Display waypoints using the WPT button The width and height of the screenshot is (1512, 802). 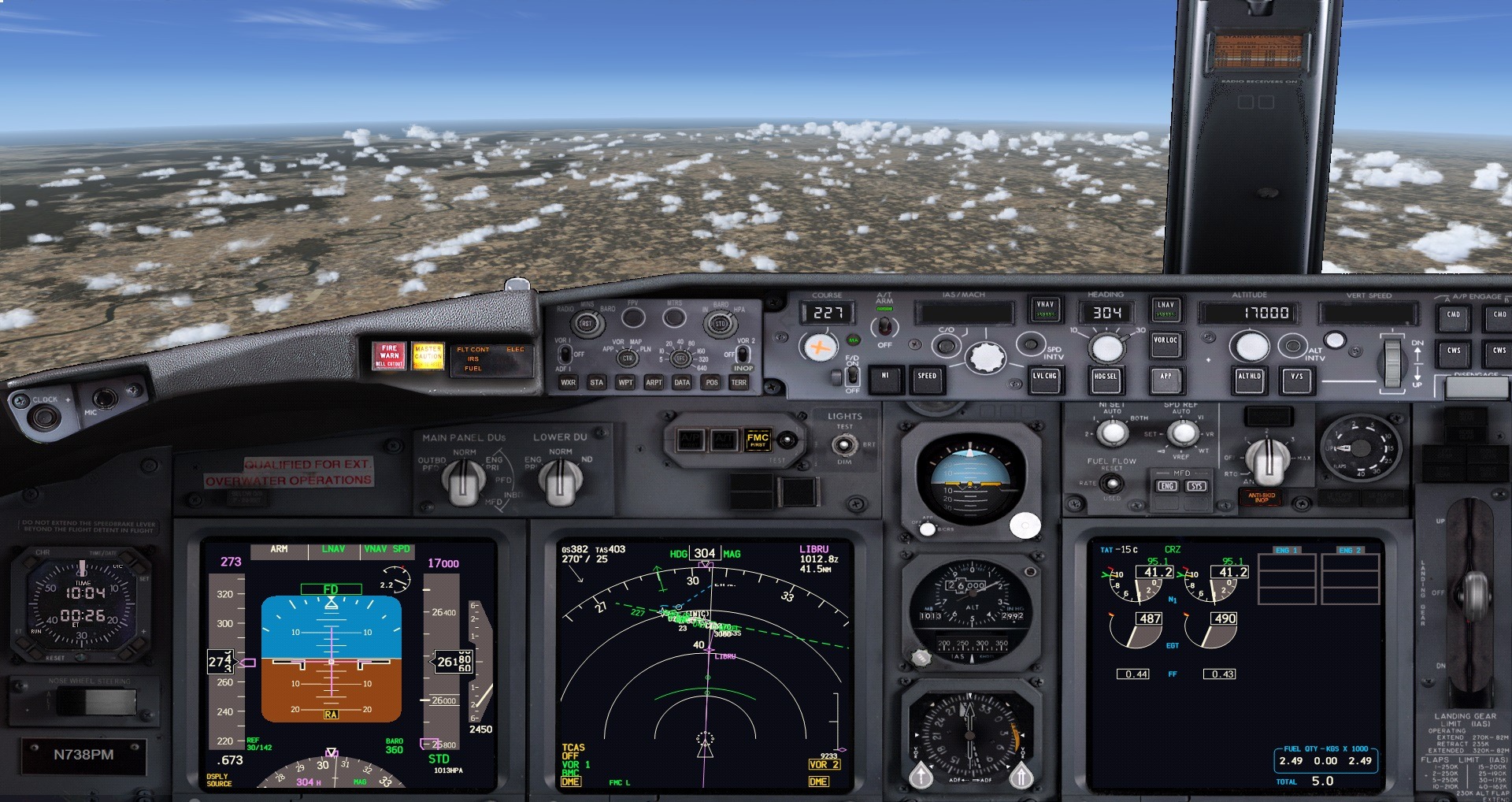pos(624,383)
